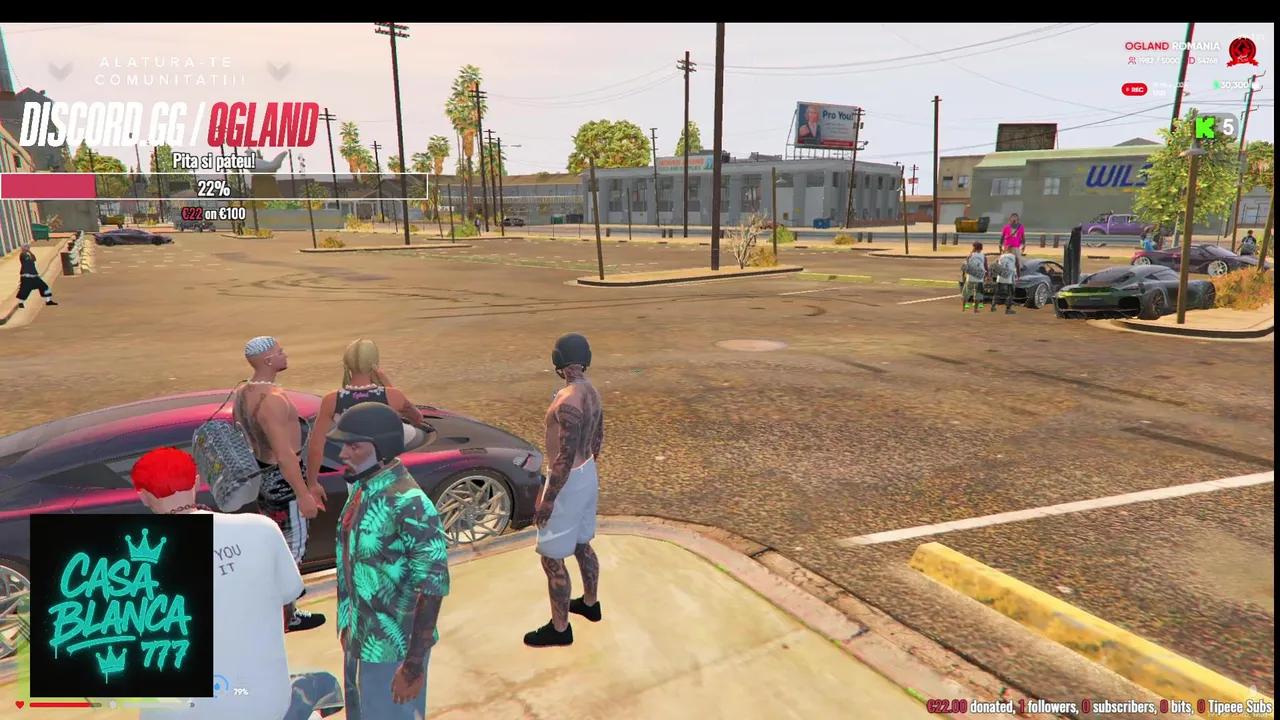Expand the Kick channel counter next to K5

[x=1227, y=128]
